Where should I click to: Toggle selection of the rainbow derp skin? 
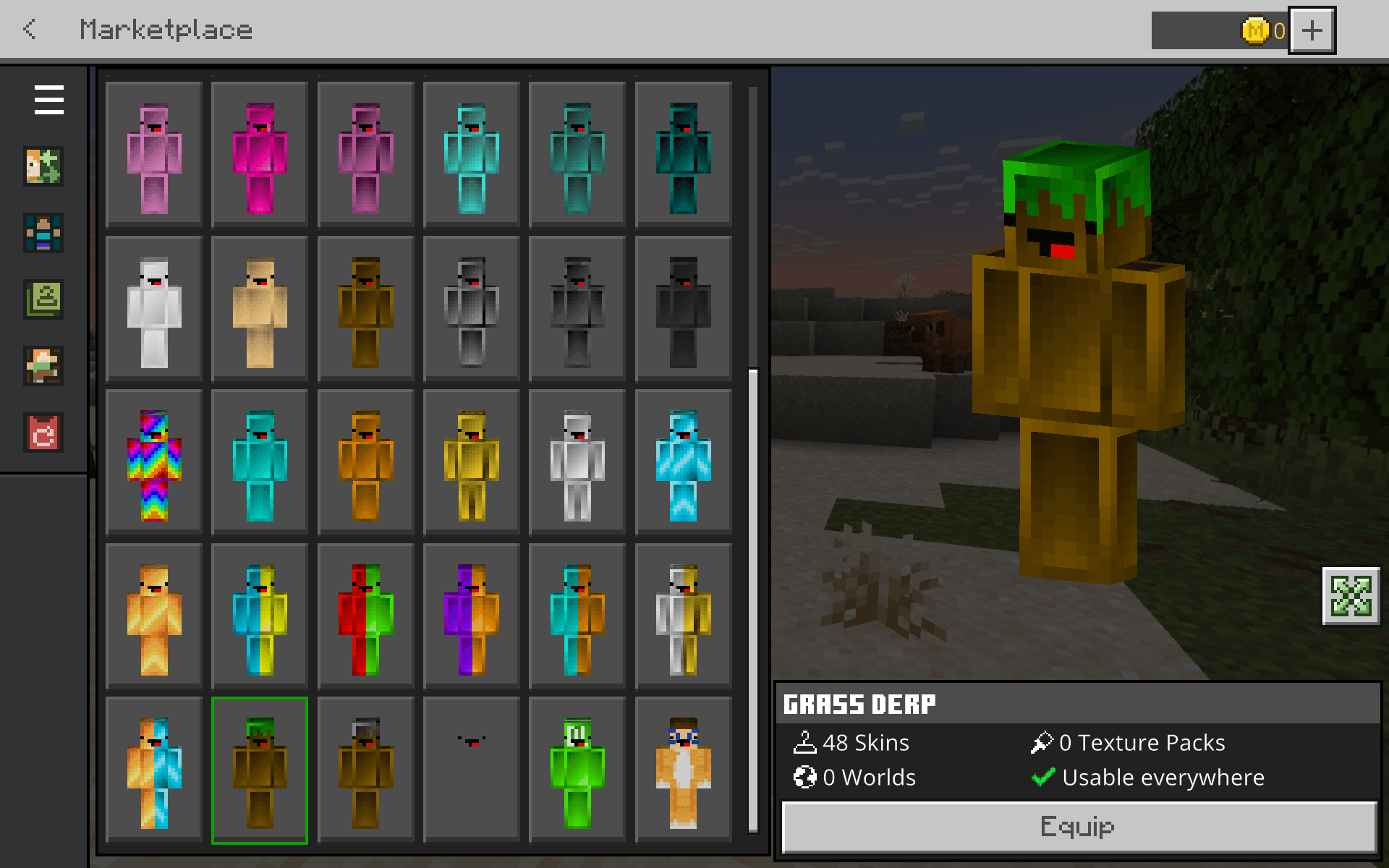pos(153,463)
